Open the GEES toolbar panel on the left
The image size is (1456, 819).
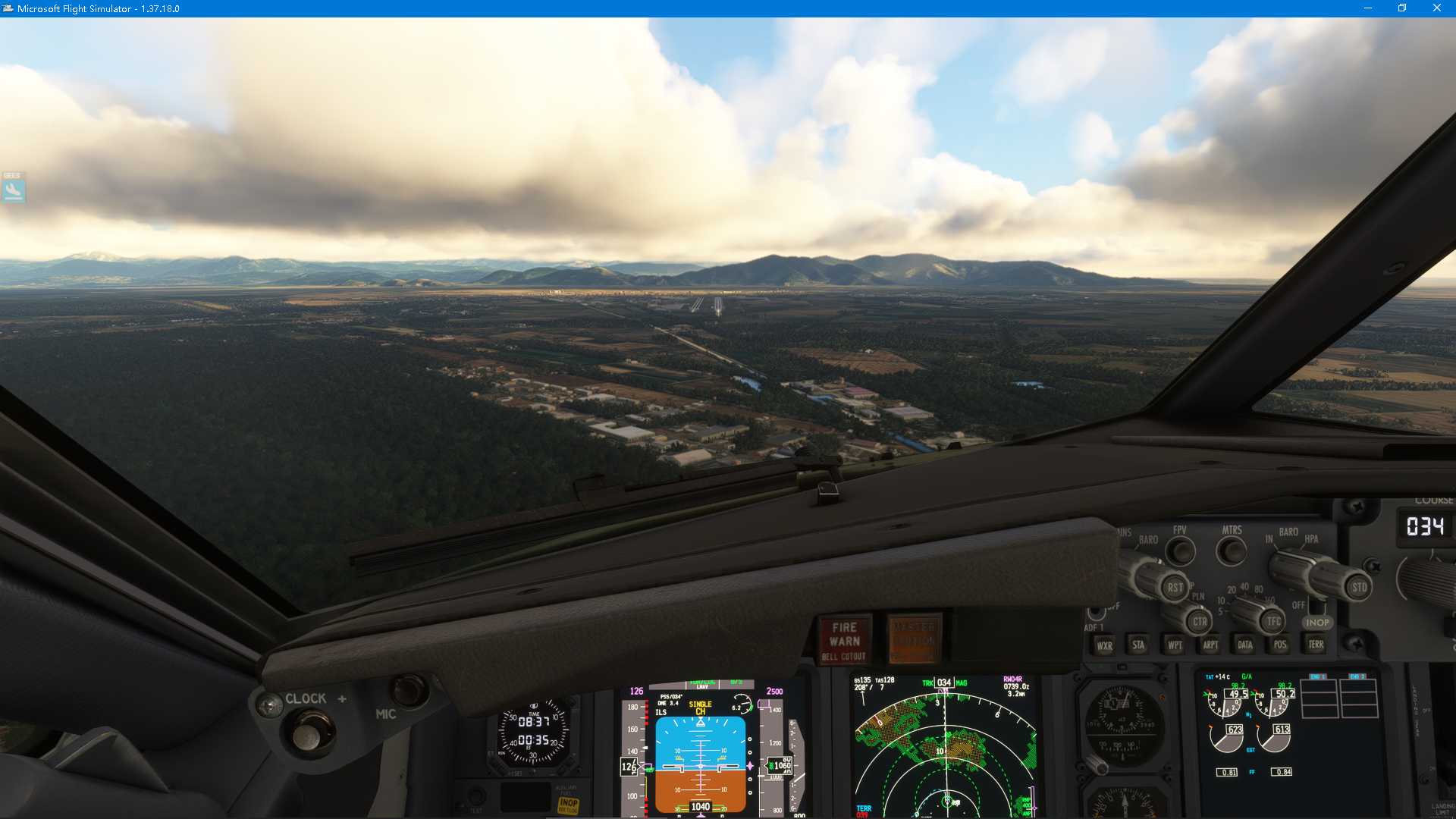(x=14, y=190)
